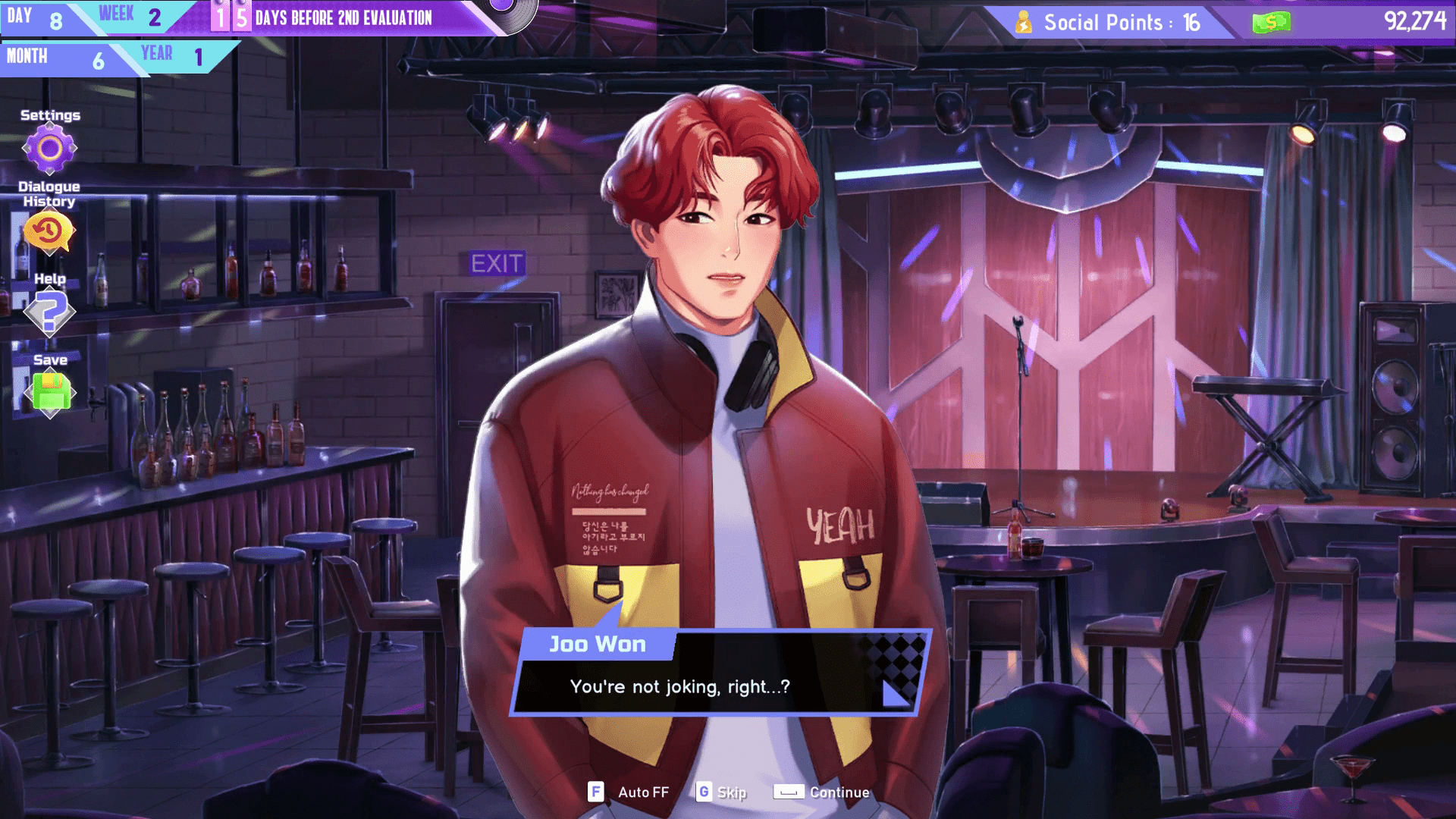The image size is (1456, 819).
Task: Click the F key icon for Auto FF
Action: pos(597,792)
